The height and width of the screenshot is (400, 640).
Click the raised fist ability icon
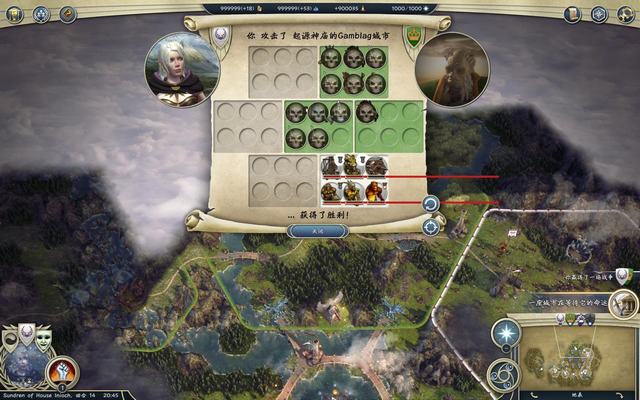click(62, 372)
